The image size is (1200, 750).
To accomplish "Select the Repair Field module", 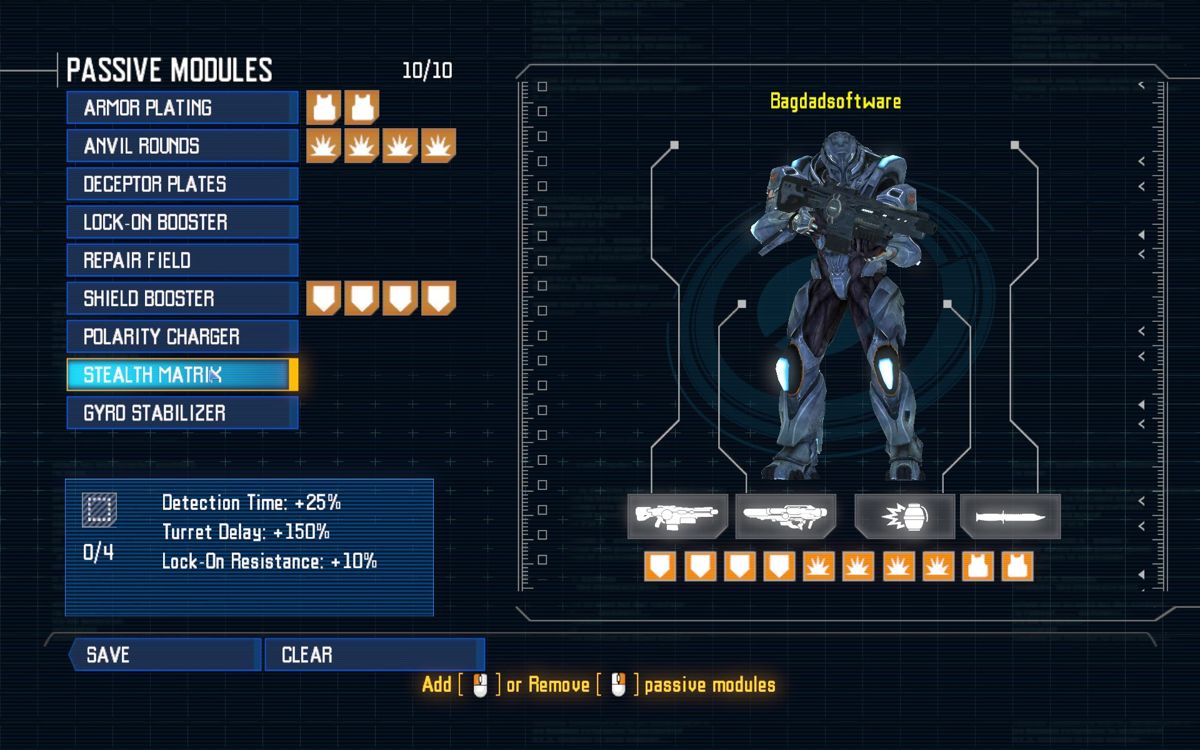I will (x=182, y=260).
